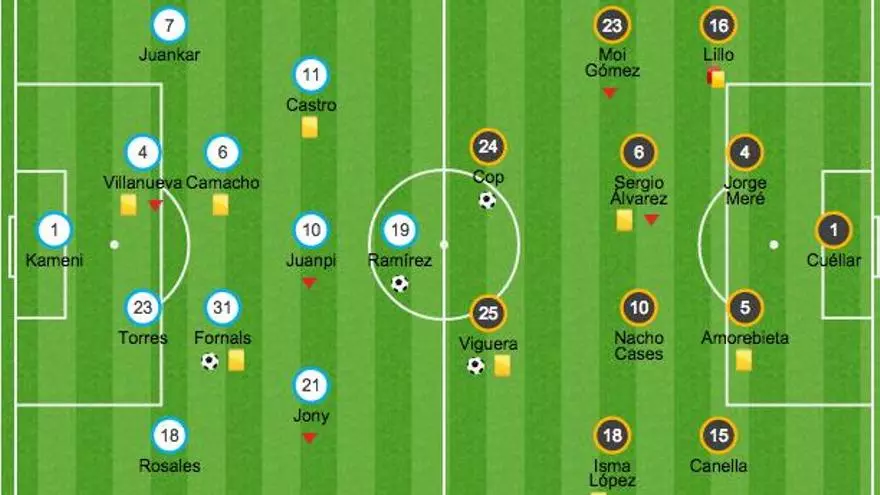Viewport: 880px width, 495px height.
Task: Select Amorebieta's number 5 marker
Action: coord(744,308)
